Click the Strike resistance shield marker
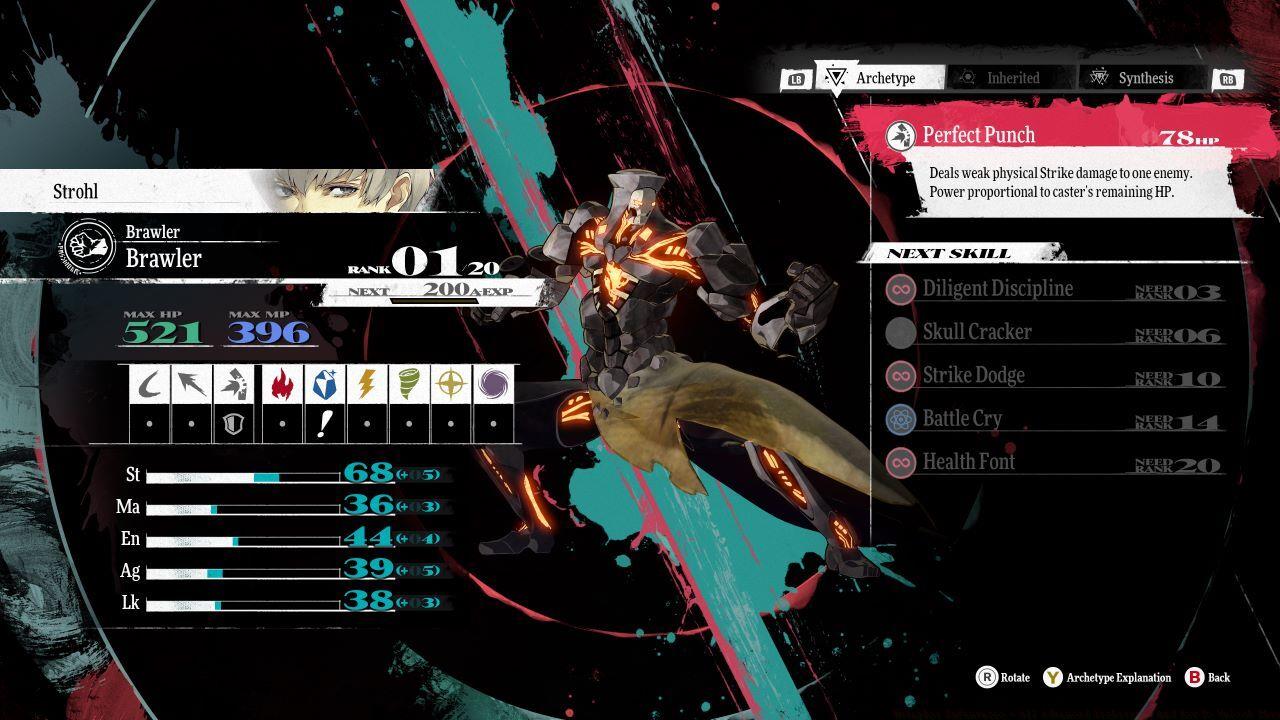The image size is (1280, 720). click(233, 423)
